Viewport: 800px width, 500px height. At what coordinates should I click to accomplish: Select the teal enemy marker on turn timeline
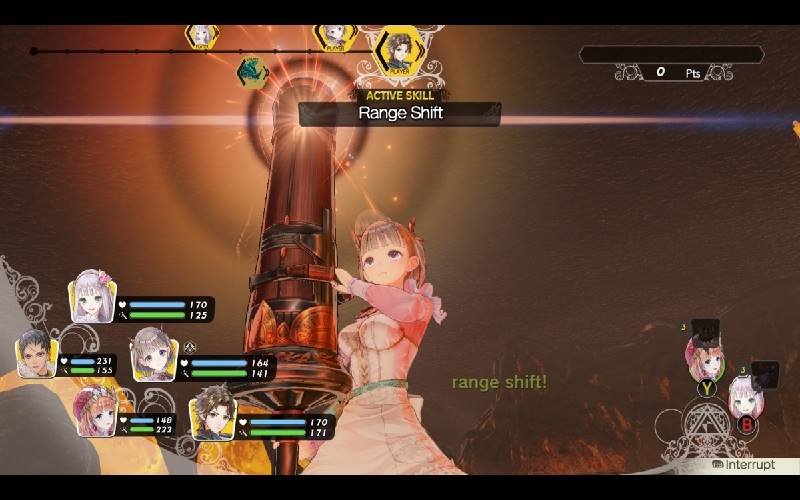pos(252,72)
